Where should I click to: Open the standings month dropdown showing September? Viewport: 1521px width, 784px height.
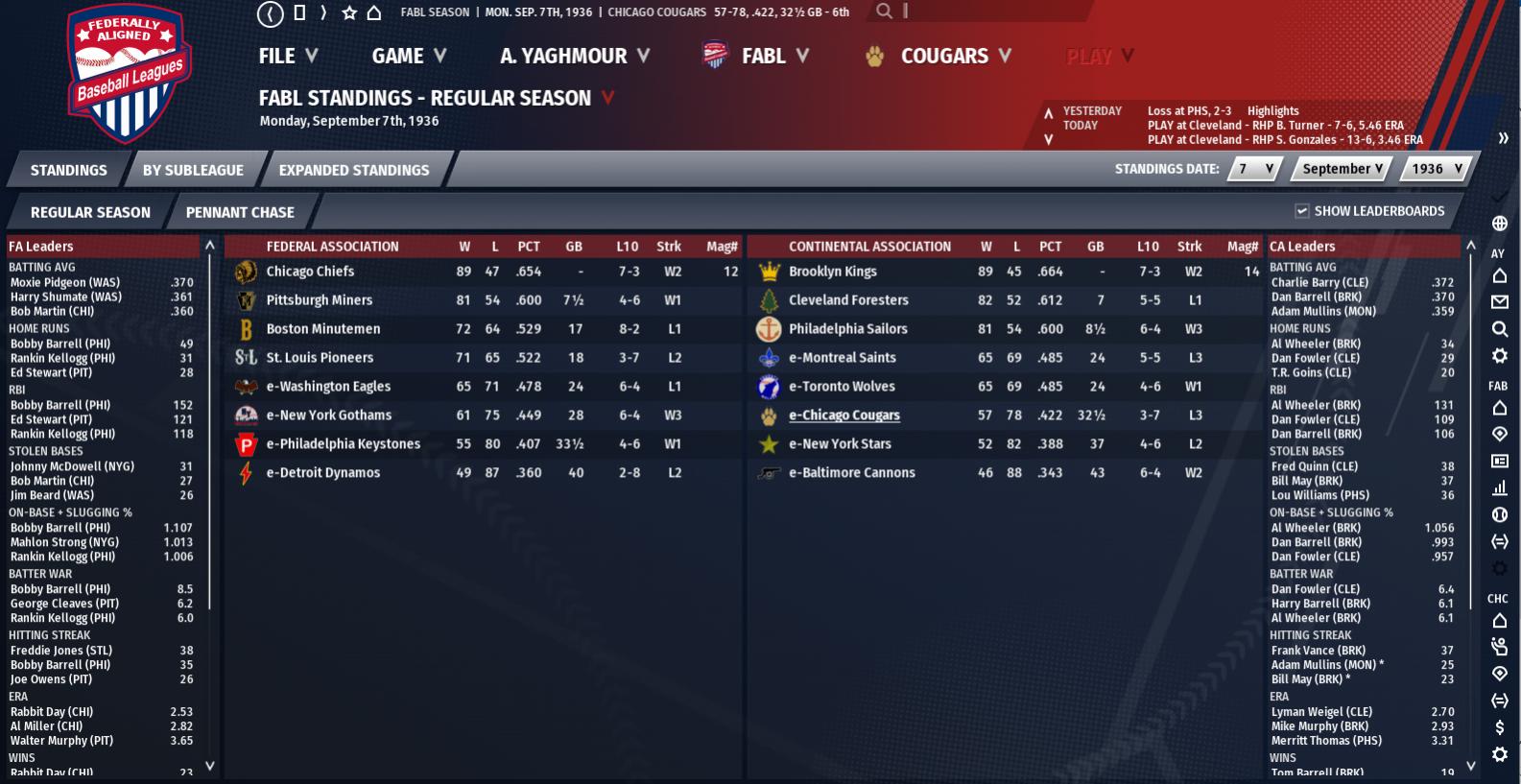(x=1342, y=169)
